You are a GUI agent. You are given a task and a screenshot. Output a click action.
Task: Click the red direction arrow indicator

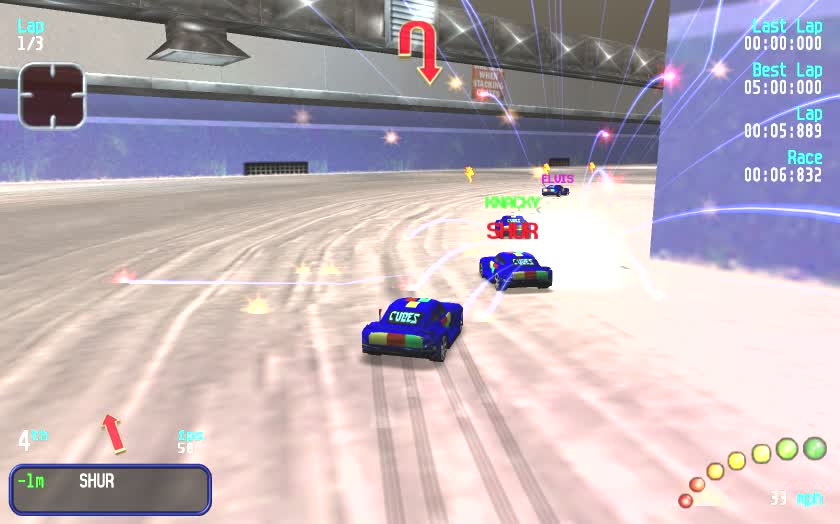(x=113, y=433)
